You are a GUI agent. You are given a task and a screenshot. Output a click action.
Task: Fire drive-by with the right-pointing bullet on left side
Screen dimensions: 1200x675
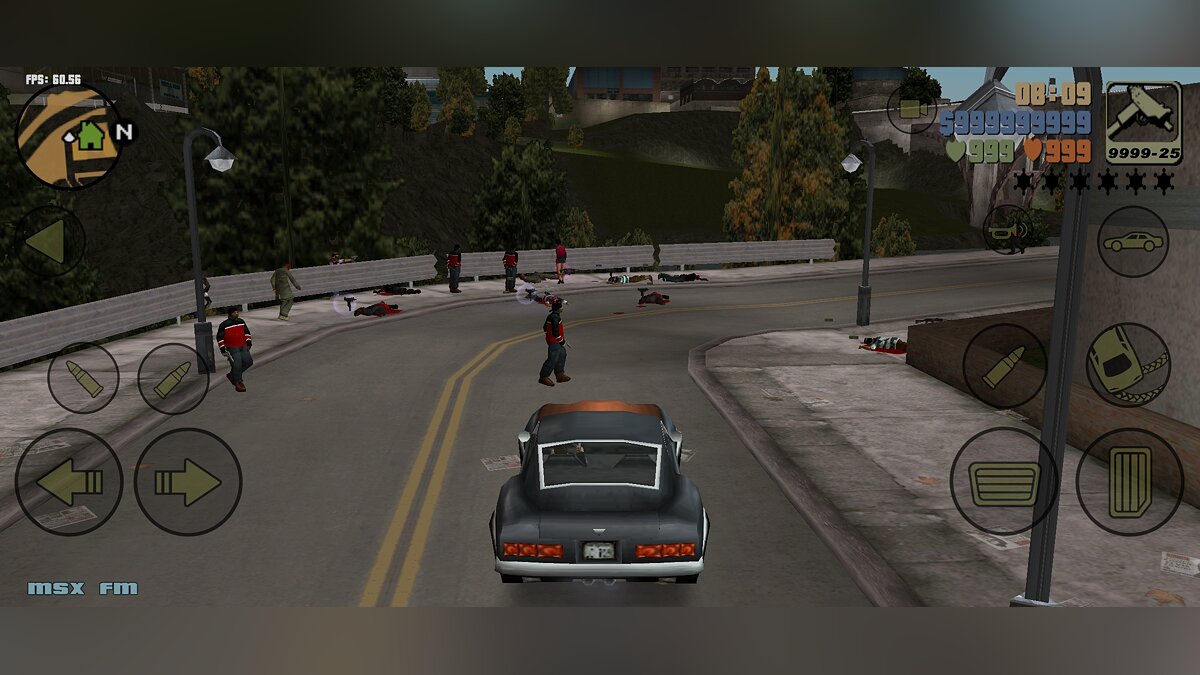(173, 378)
